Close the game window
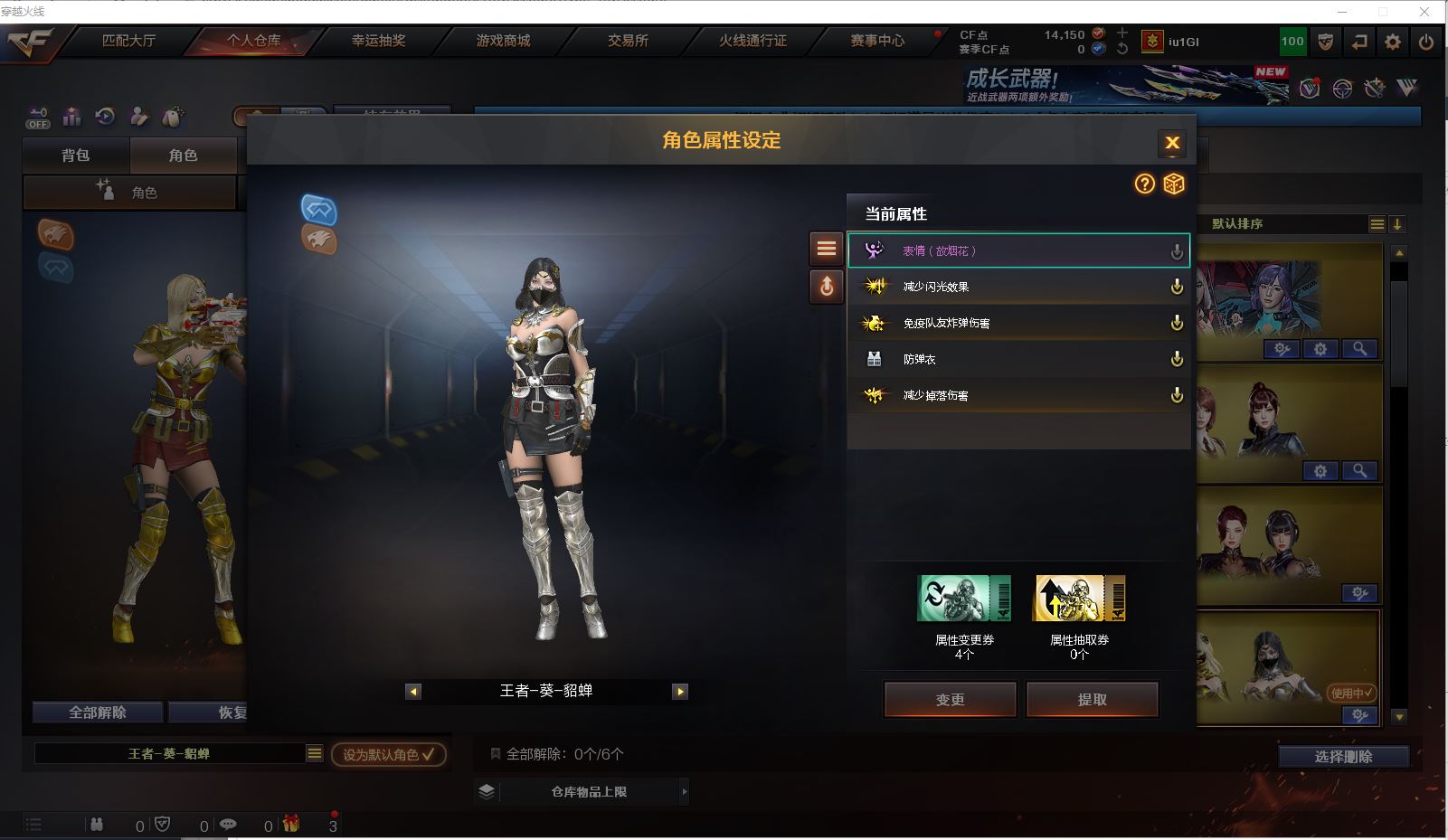This screenshot has height=840, width=1448. [x=1425, y=12]
